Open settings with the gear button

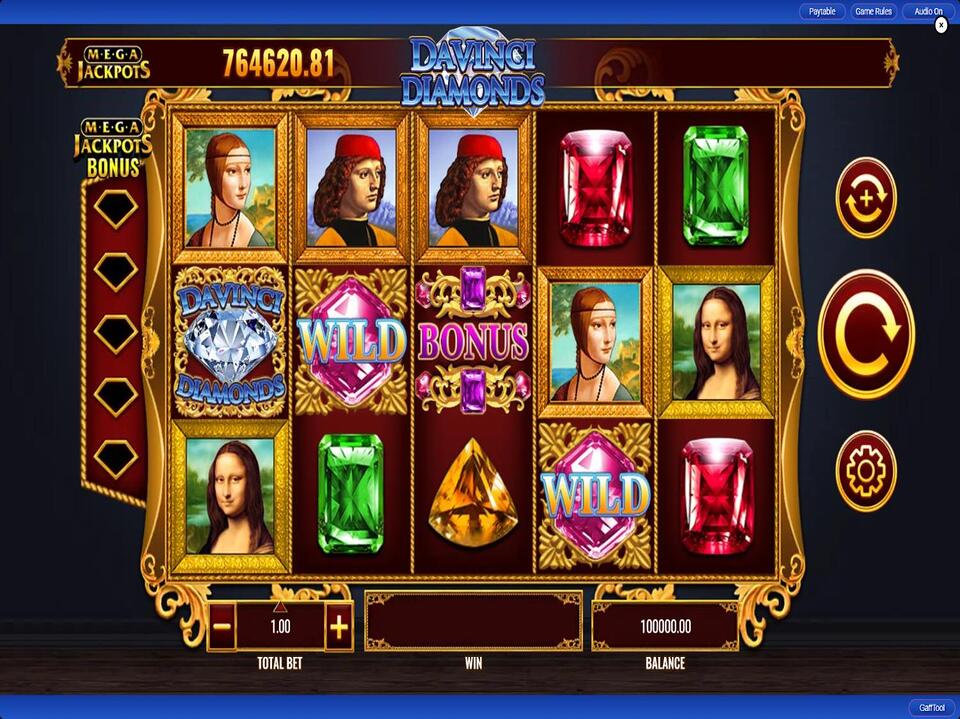[x=865, y=471]
